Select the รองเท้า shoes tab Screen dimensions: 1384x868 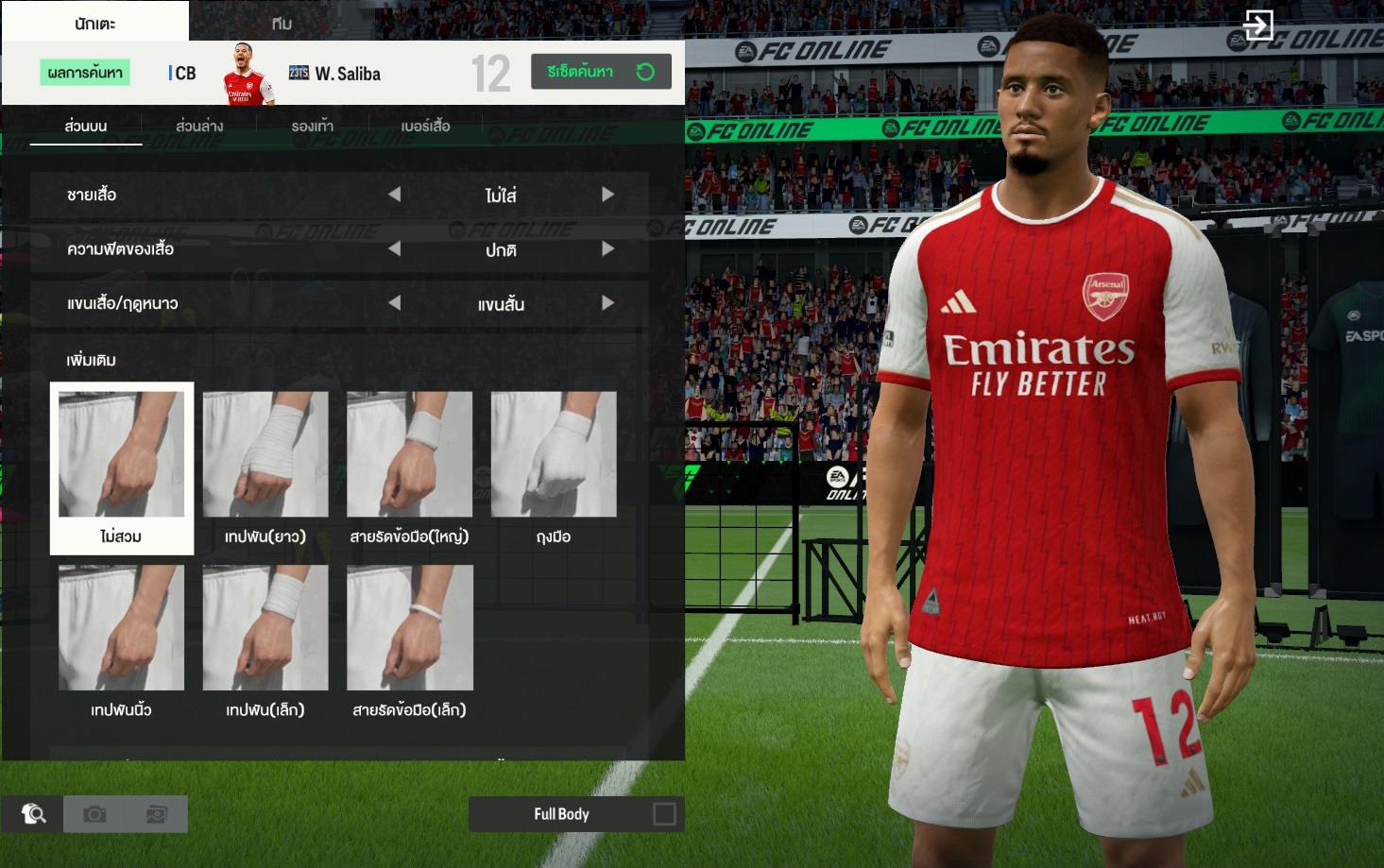(312, 126)
